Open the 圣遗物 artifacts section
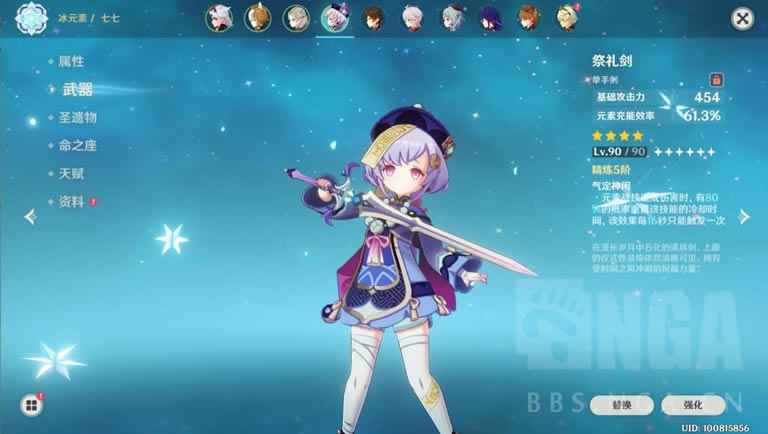Screen dimensions: 768x434 [x=77, y=118]
